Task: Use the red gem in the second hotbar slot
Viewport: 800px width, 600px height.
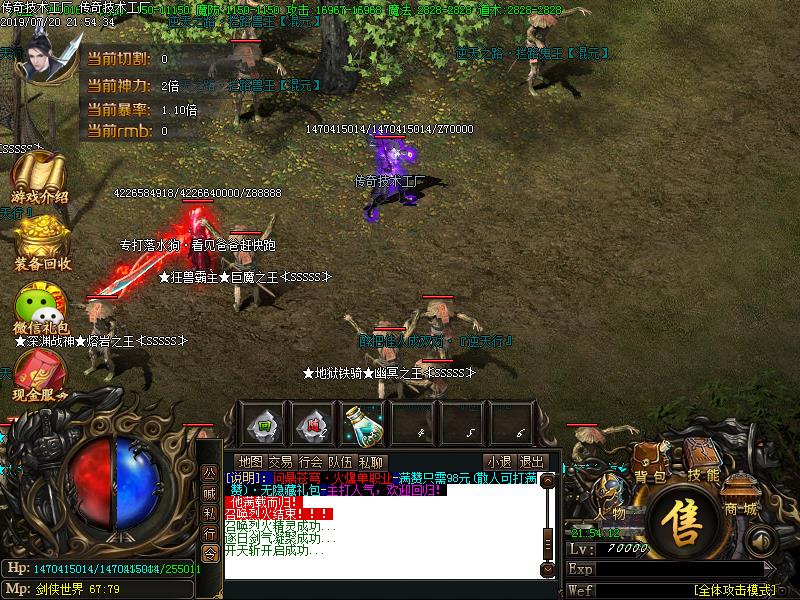Action: click(x=314, y=424)
